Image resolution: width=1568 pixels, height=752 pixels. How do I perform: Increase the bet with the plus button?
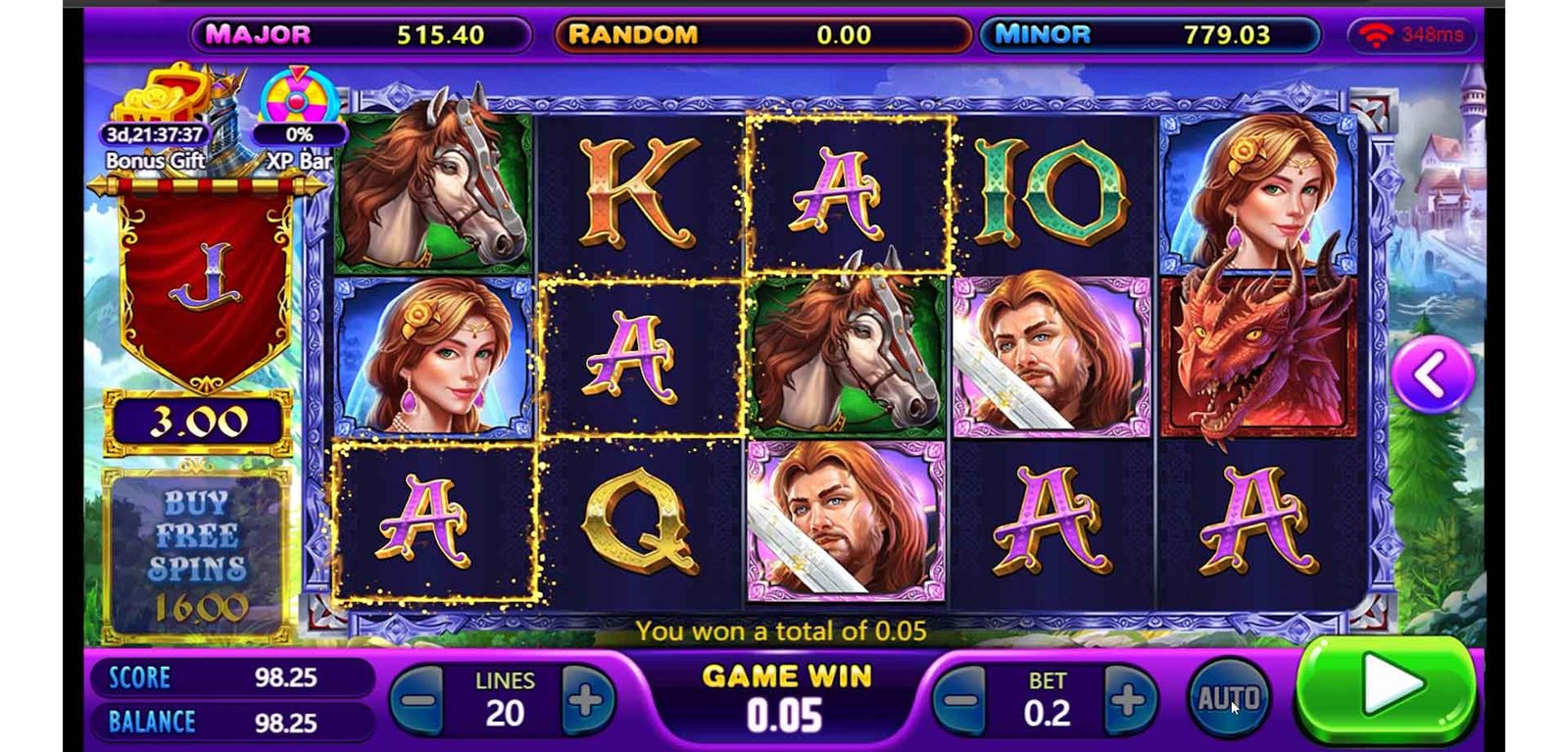[1128, 700]
